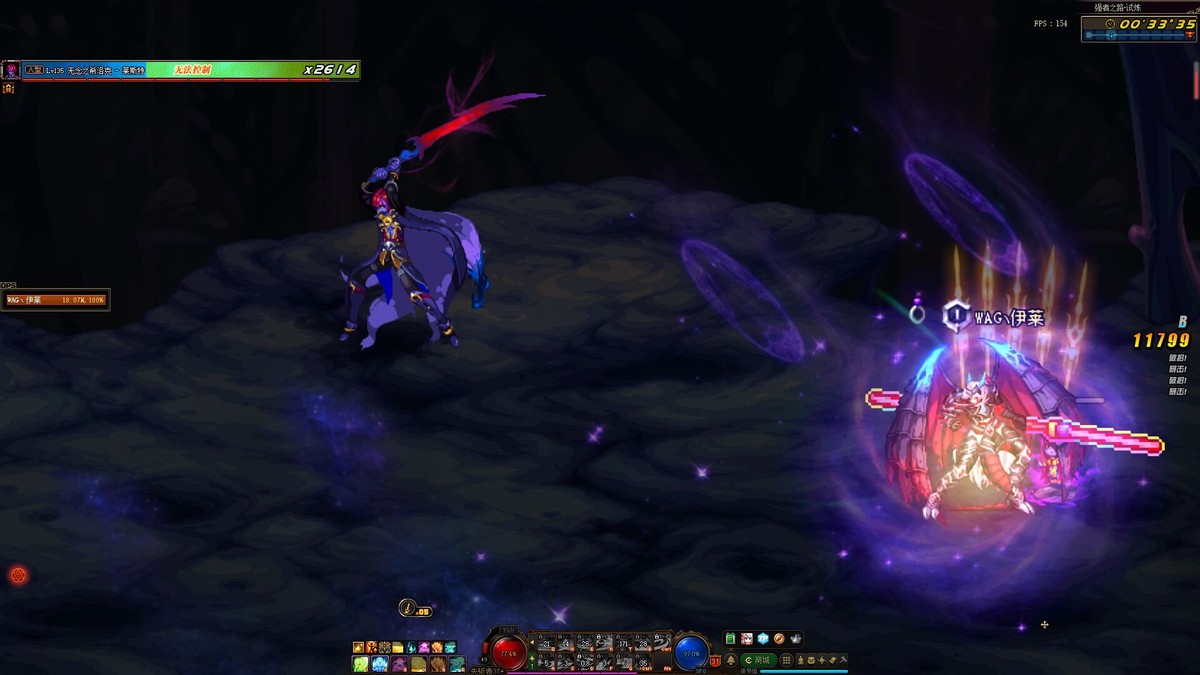1200x675 pixels.
Task: Click the orange emblem below the boss portrait
Action: (8, 88)
